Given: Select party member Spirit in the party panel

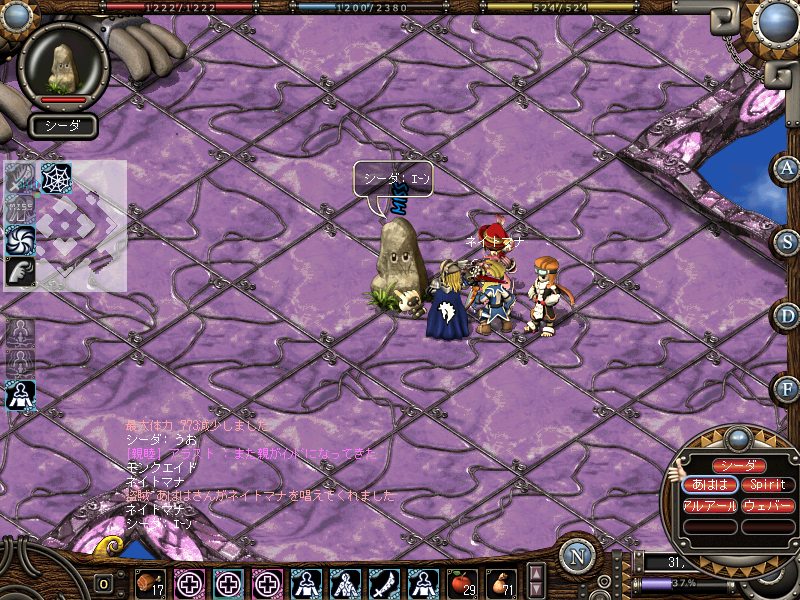Looking at the screenshot, I should coord(767,485).
